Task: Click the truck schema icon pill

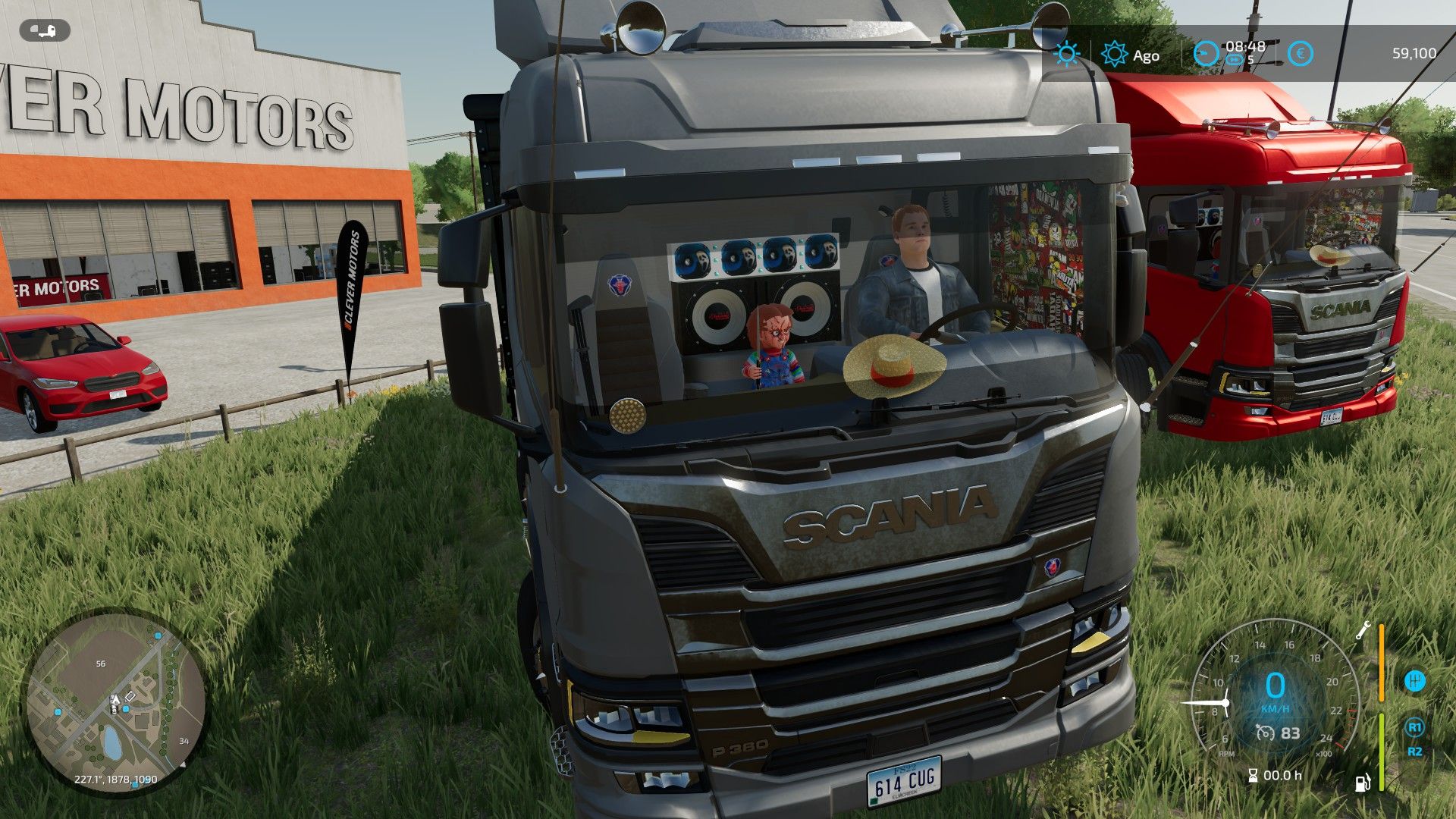Action: coord(45,31)
